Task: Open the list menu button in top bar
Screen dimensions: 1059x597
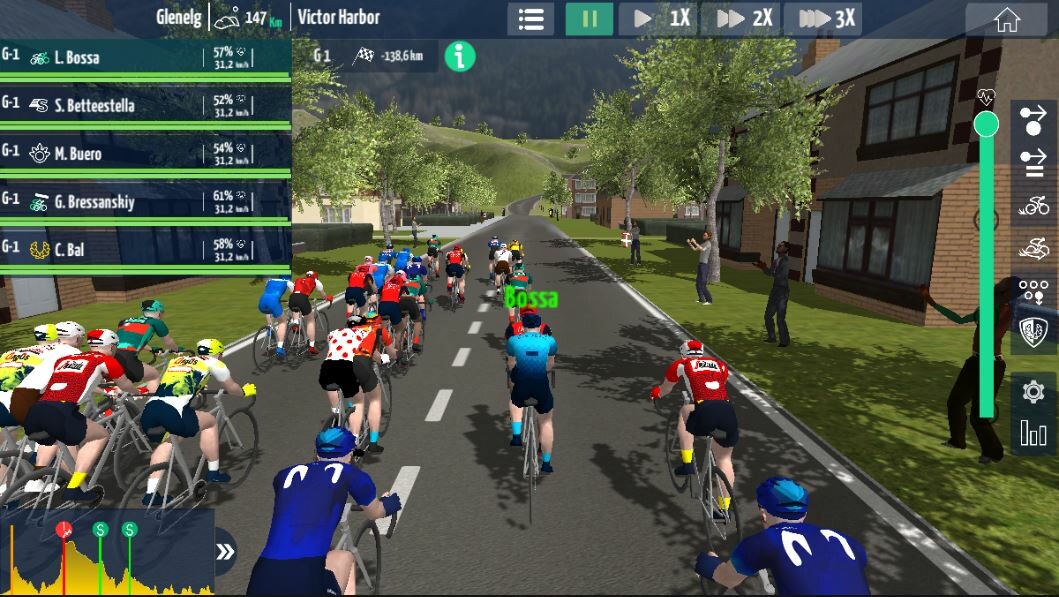Action: 531,19
